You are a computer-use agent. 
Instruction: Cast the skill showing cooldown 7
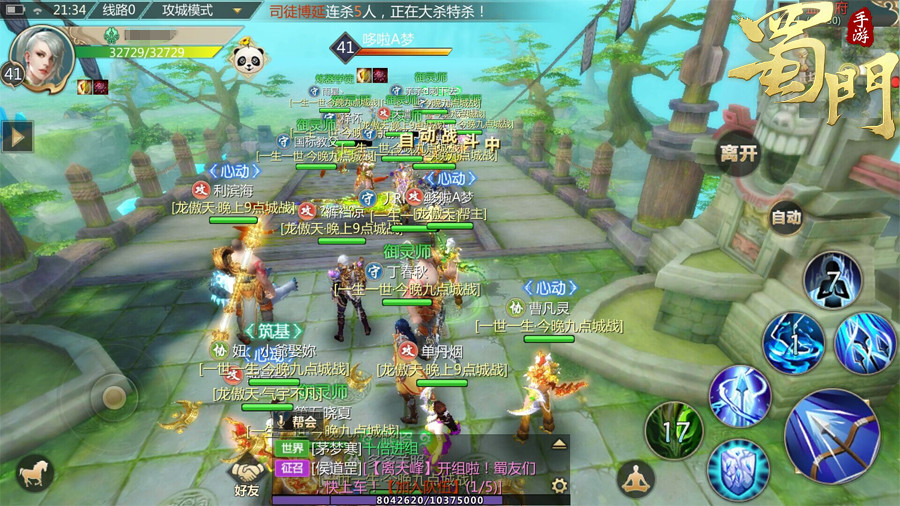pos(832,281)
